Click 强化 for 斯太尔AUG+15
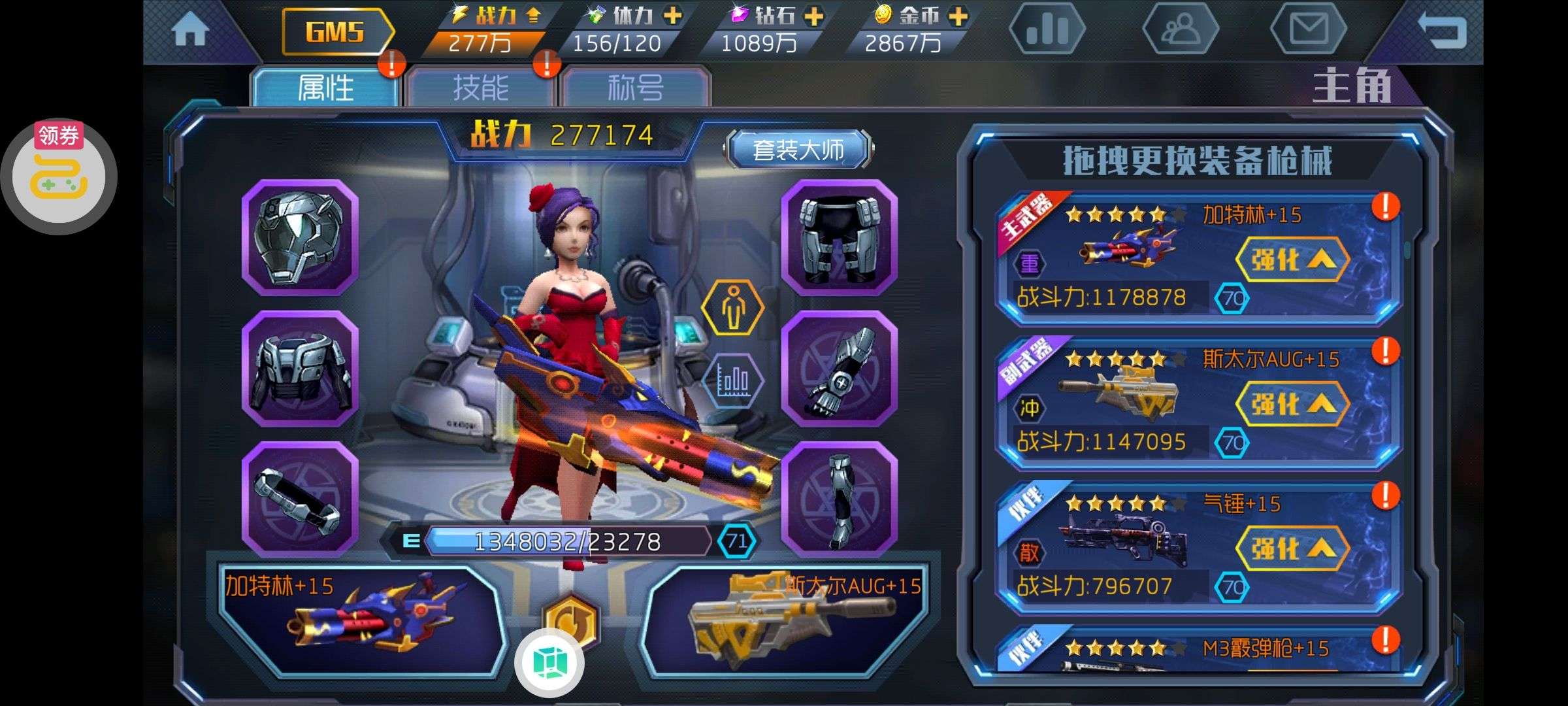 click(1292, 405)
